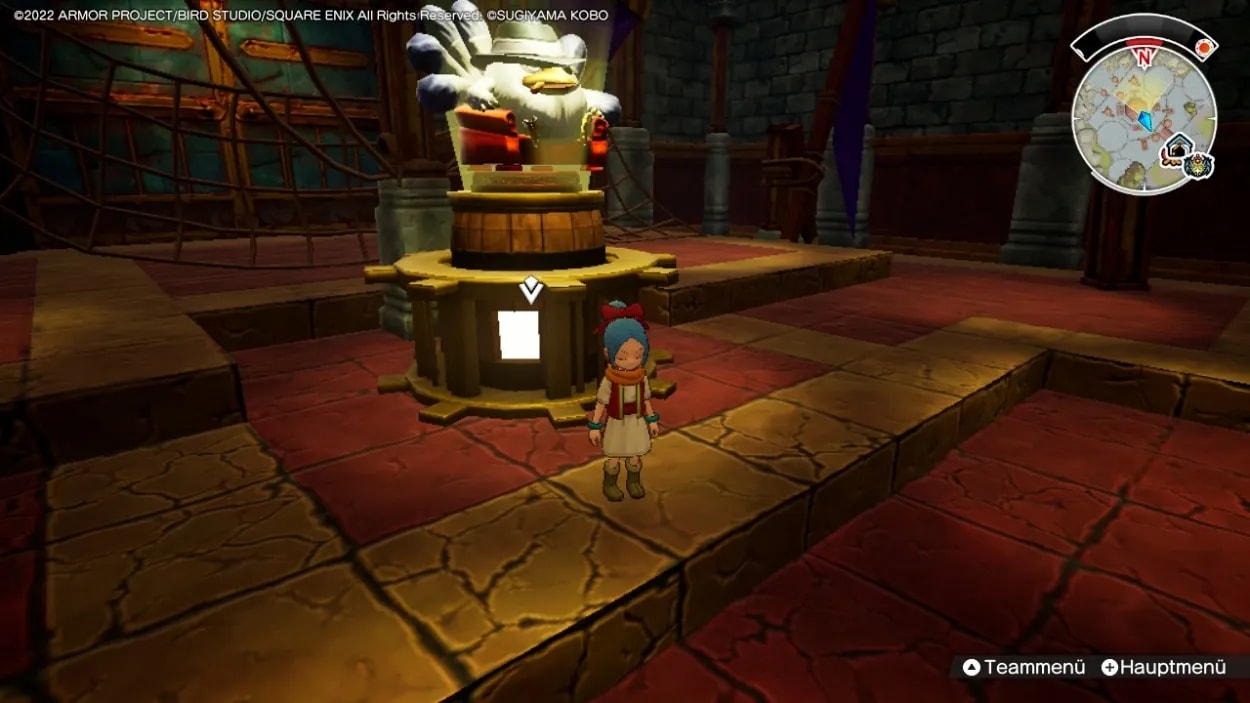This screenshot has height=703, width=1250.
Task: Open the circular minimap
Action: [x=1143, y=118]
